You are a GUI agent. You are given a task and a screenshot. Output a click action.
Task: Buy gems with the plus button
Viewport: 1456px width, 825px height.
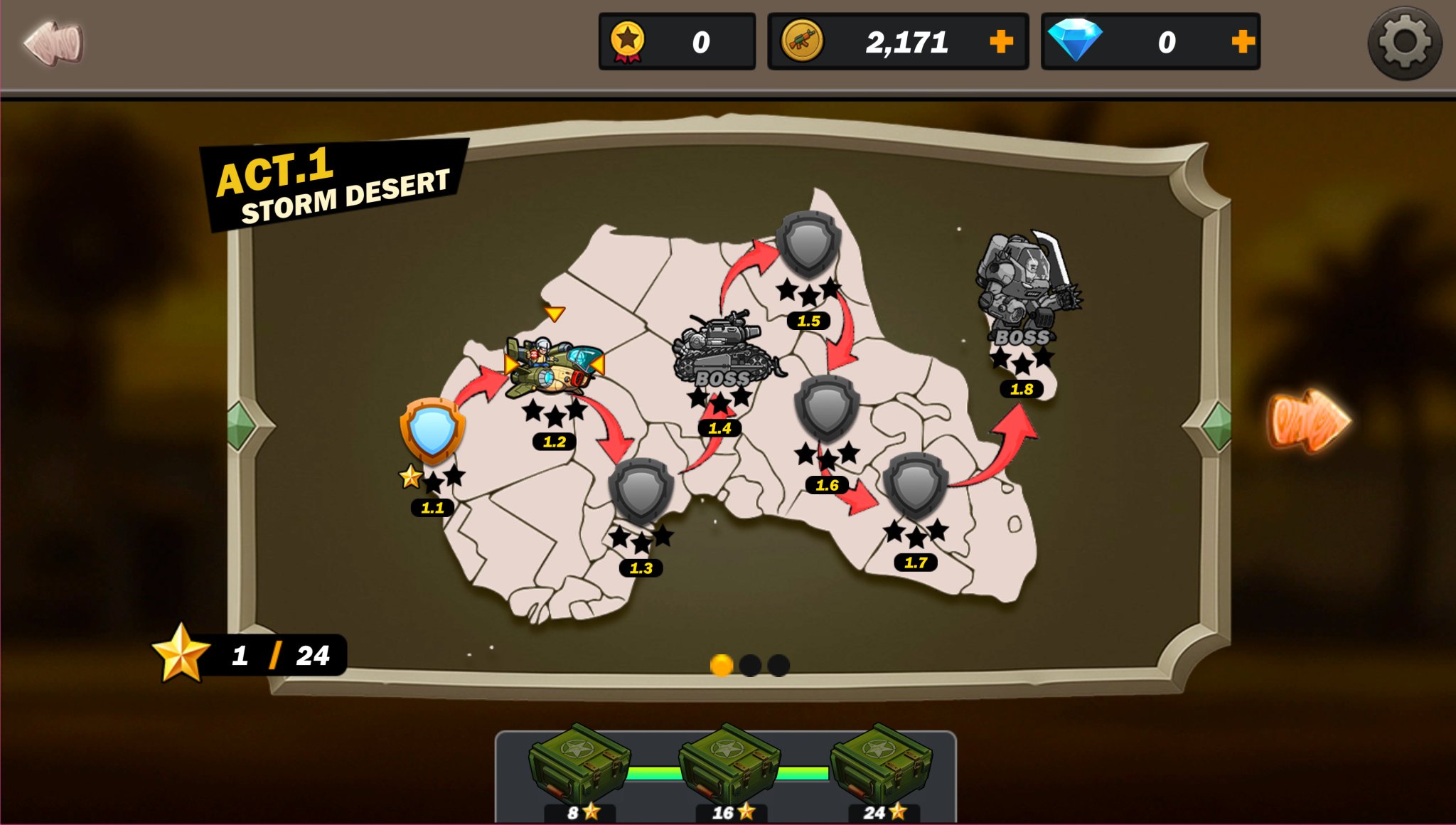coord(1243,41)
